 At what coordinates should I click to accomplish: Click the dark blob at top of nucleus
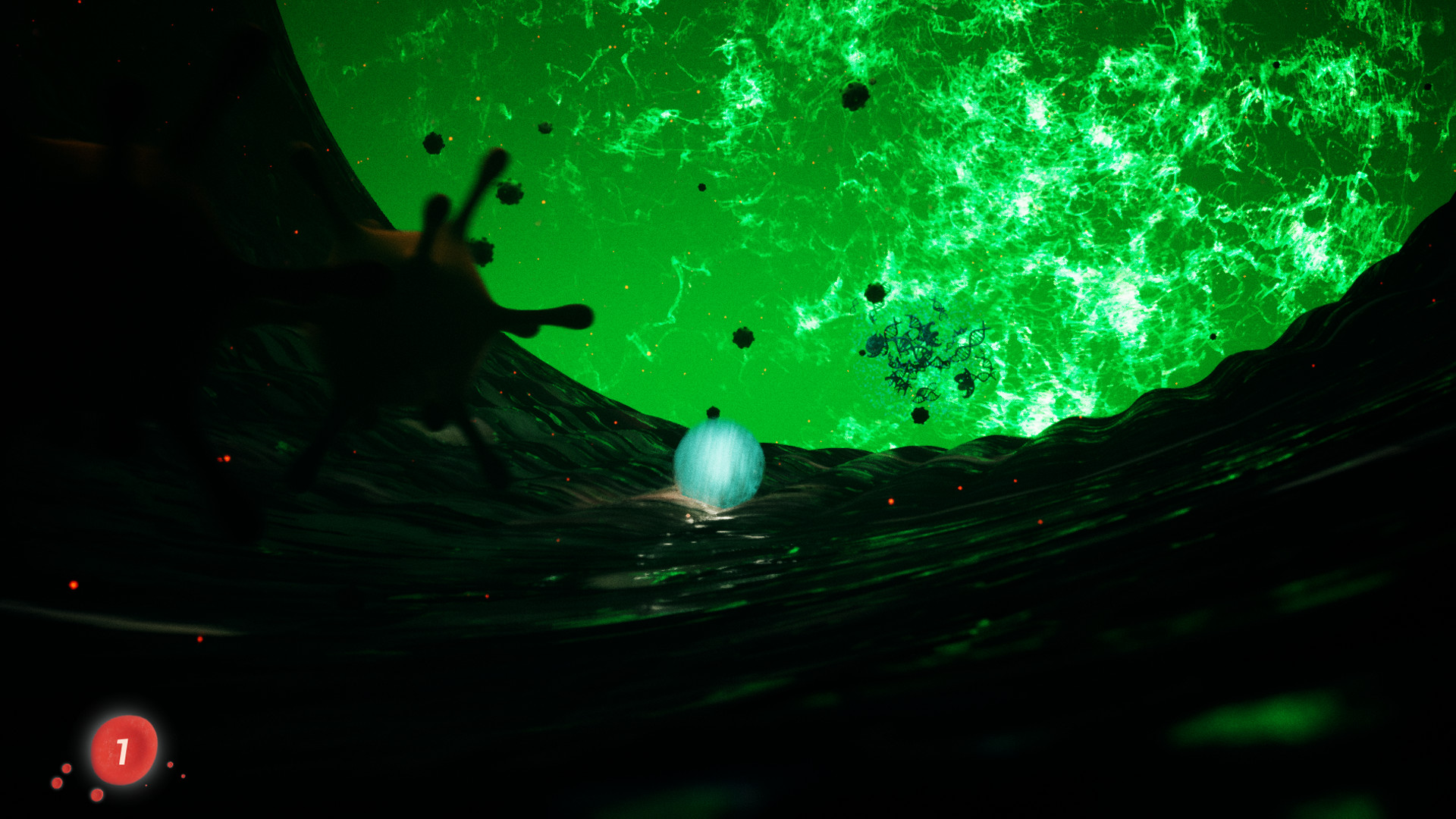click(857, 95)
